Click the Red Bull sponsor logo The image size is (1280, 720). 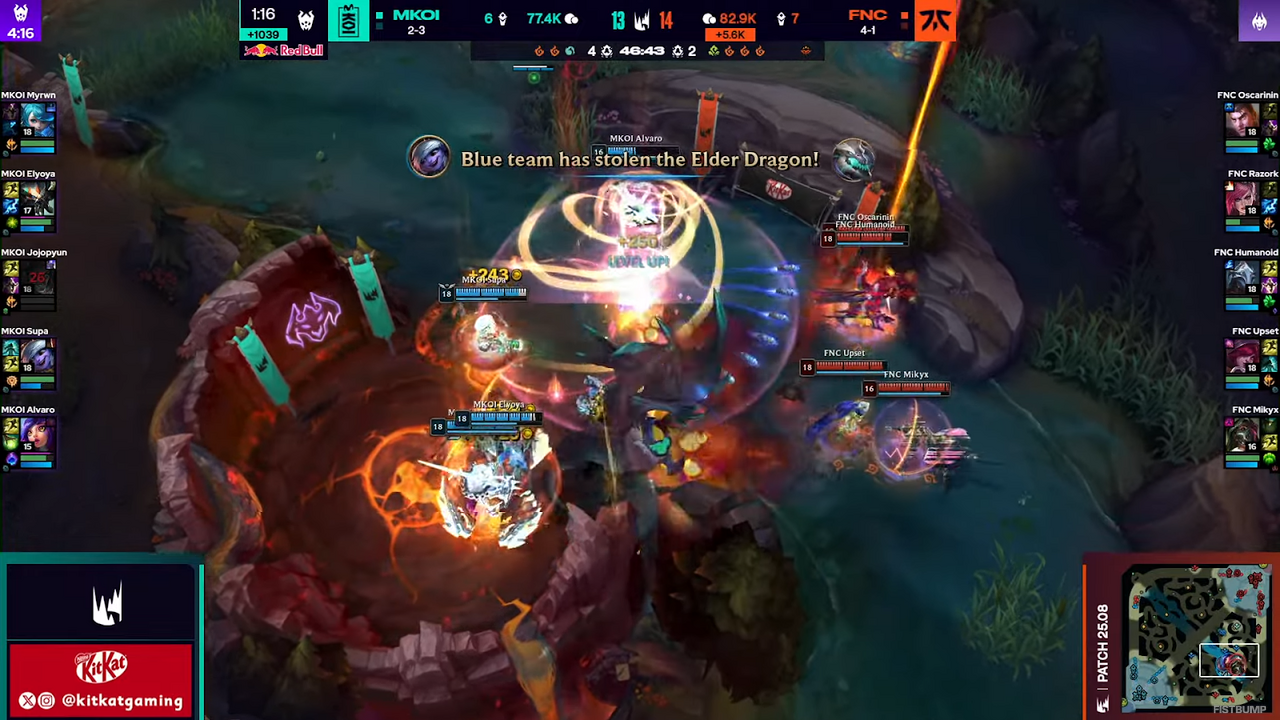point(284,50)
